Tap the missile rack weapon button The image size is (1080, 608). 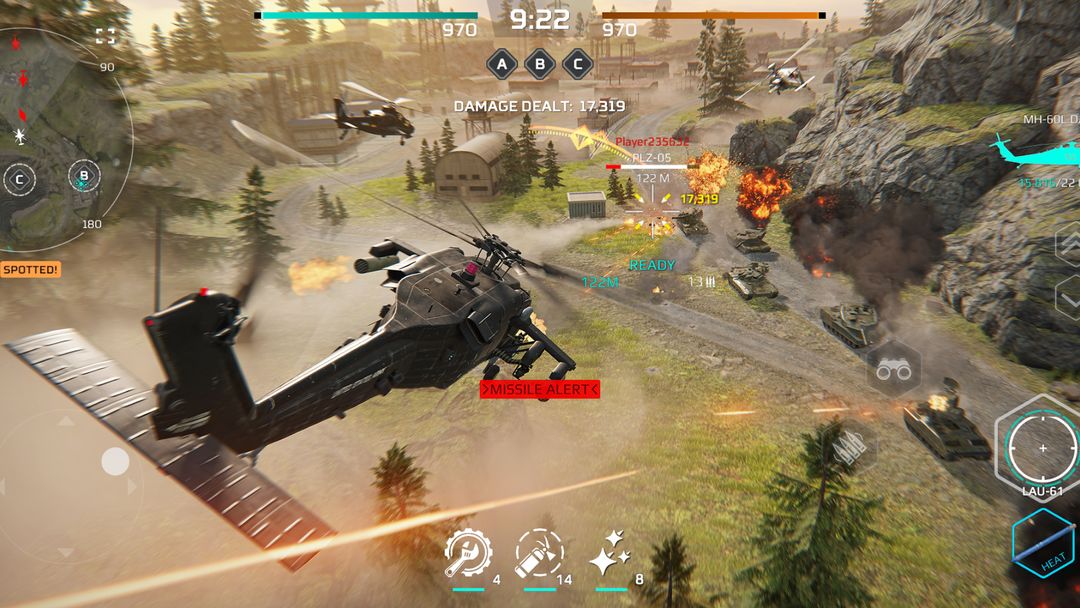(850, 449)
